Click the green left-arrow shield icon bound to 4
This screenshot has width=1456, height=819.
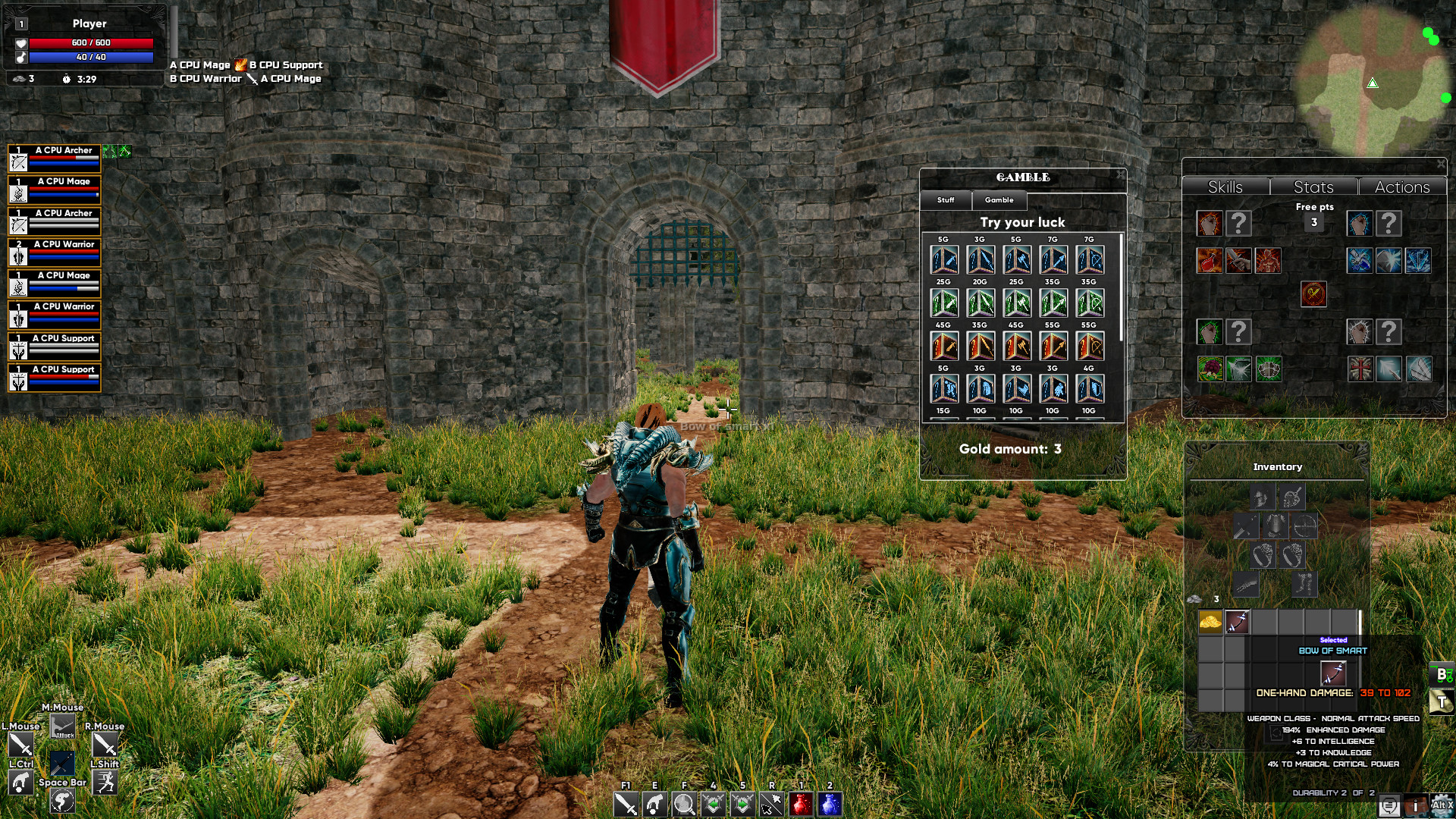713,805
